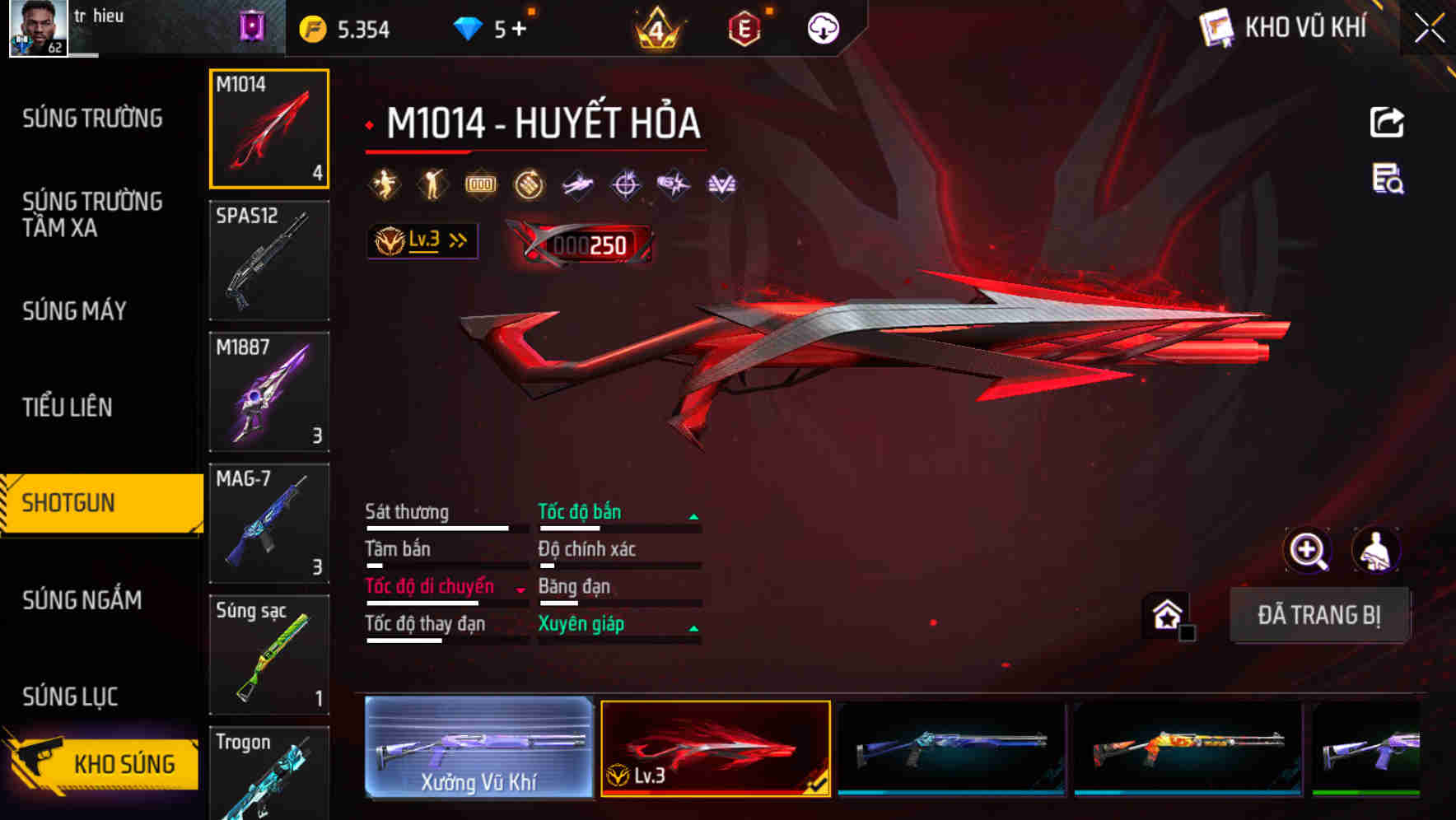Select the SPAS12 weapon thumbnail
Screen dimensions: 1456x820
coord(269,259)
